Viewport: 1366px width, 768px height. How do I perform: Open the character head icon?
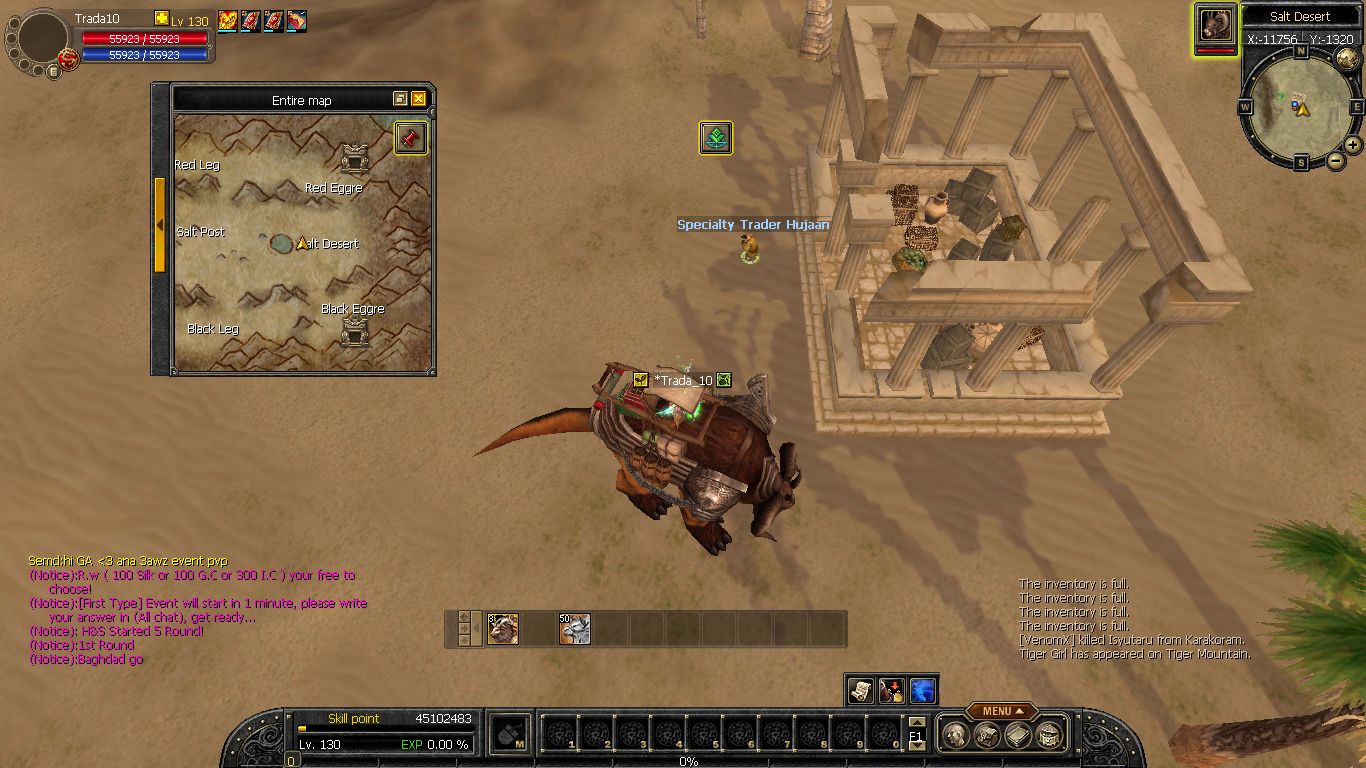tap(957, 735)
